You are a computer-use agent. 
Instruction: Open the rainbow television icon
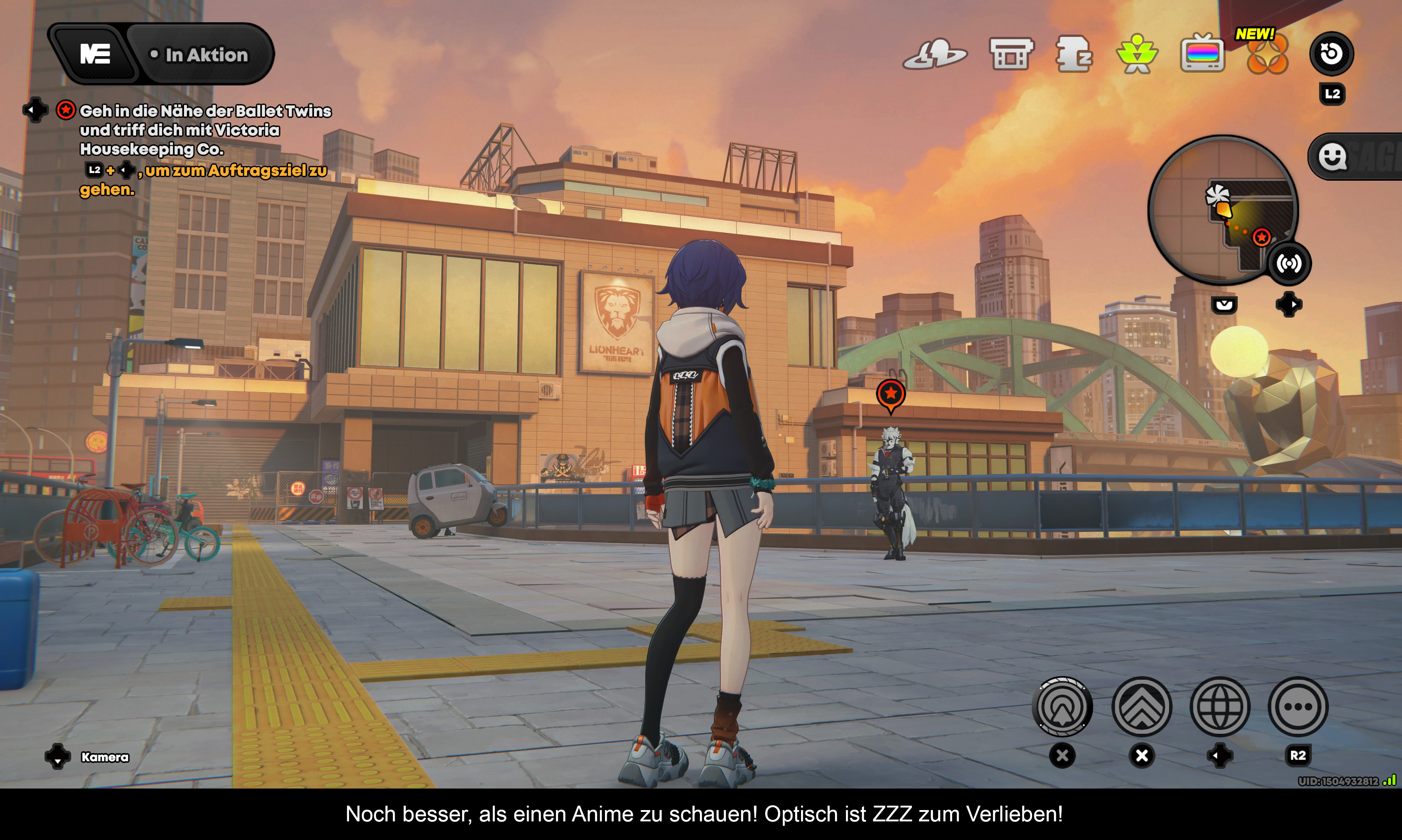(1202, 54)
